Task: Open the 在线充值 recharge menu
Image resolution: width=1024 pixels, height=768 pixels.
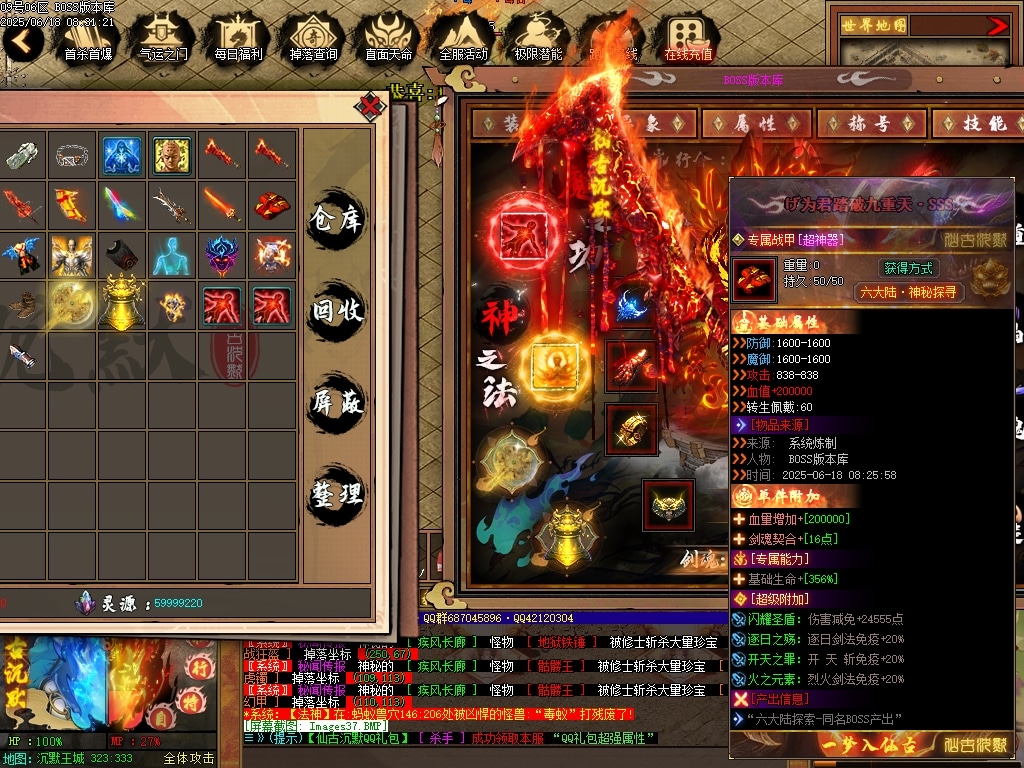Action: (x=688, y=40)
